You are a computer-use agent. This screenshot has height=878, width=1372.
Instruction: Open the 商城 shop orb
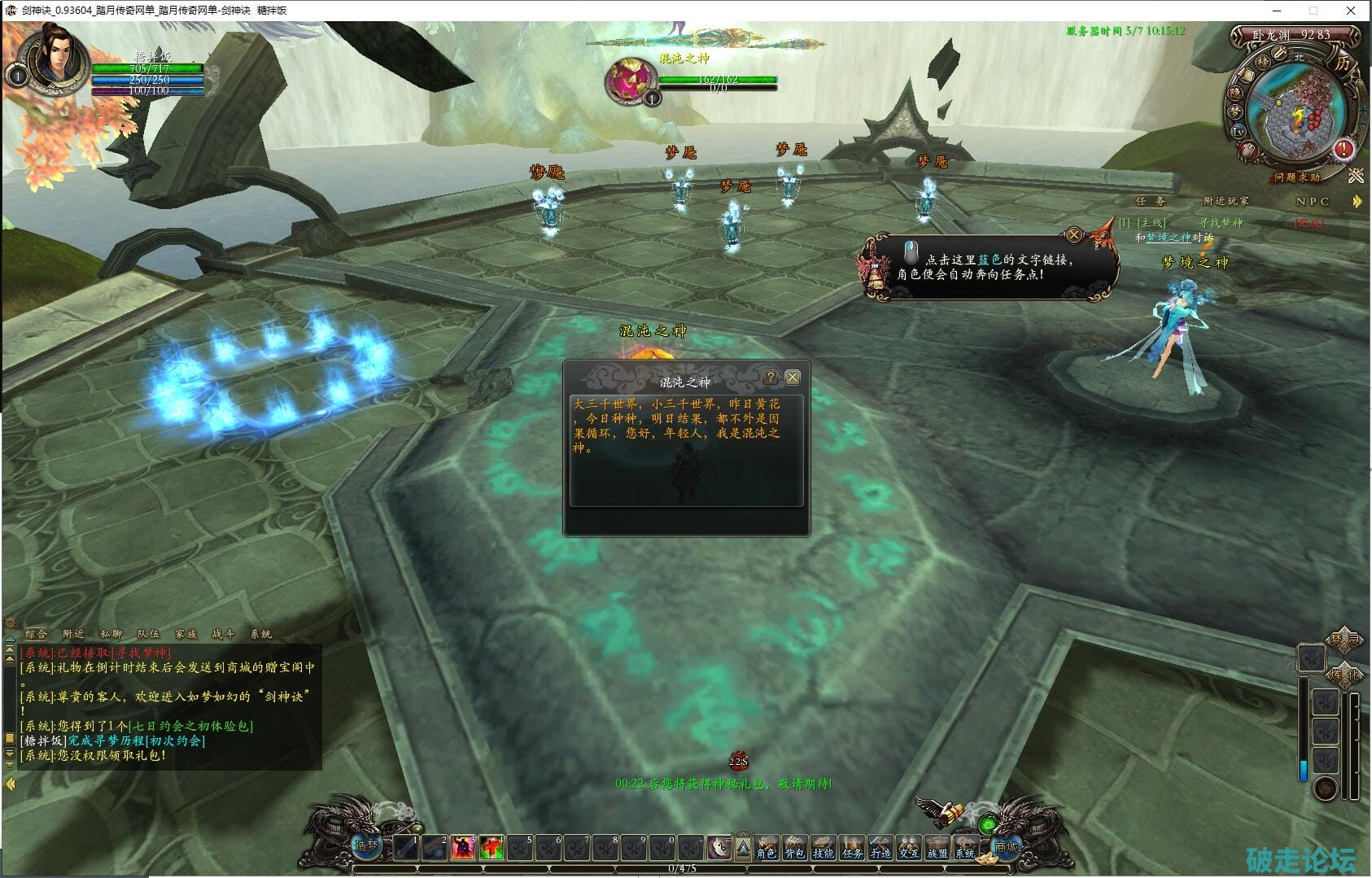(x=1006, y=846)
